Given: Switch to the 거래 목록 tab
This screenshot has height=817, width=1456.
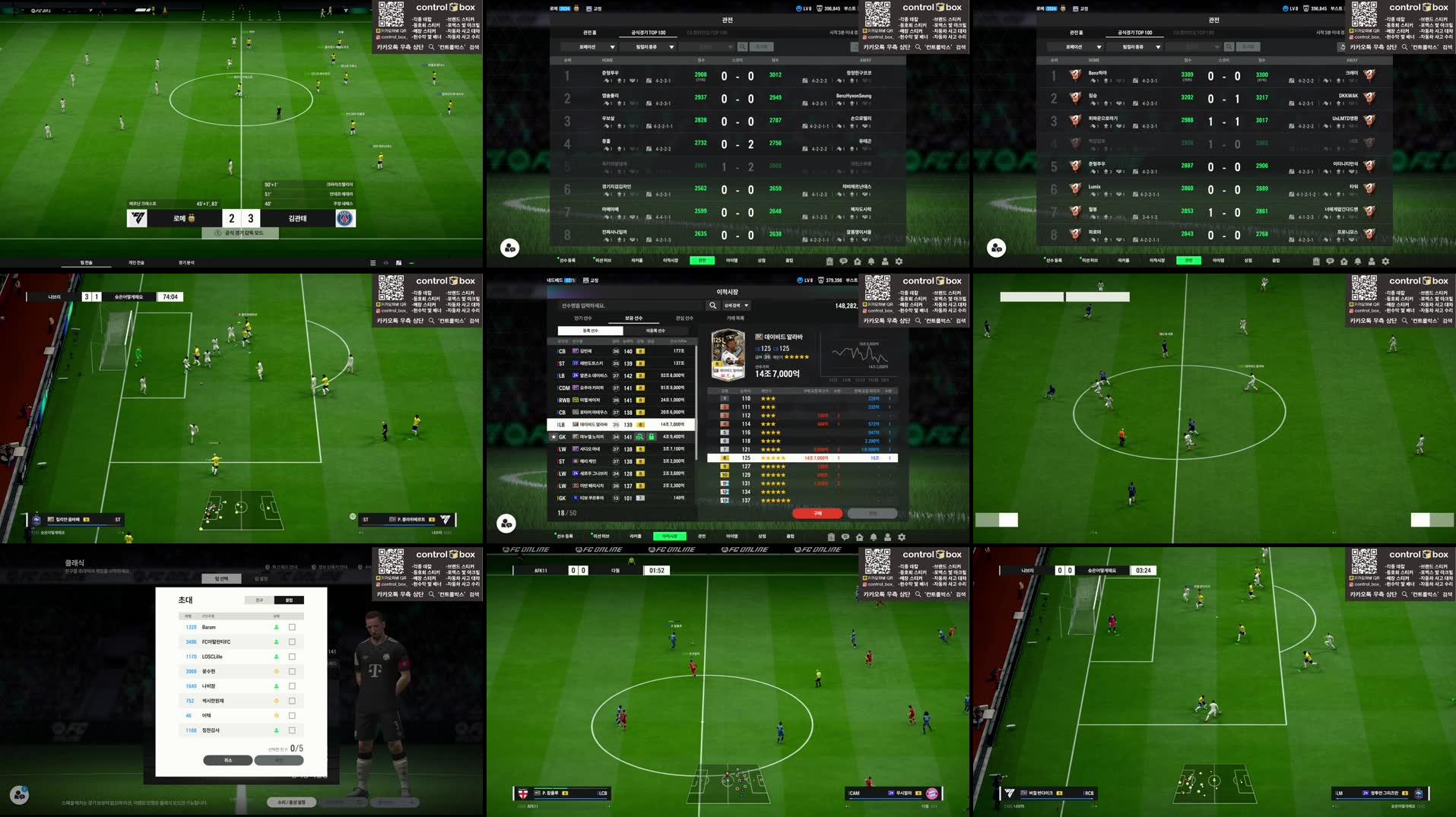Looking at the screenshot, I should tap(734, 318).
